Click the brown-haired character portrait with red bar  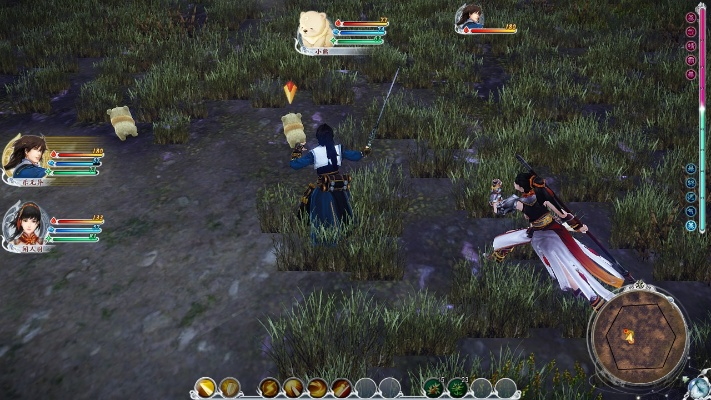[470, 18]
